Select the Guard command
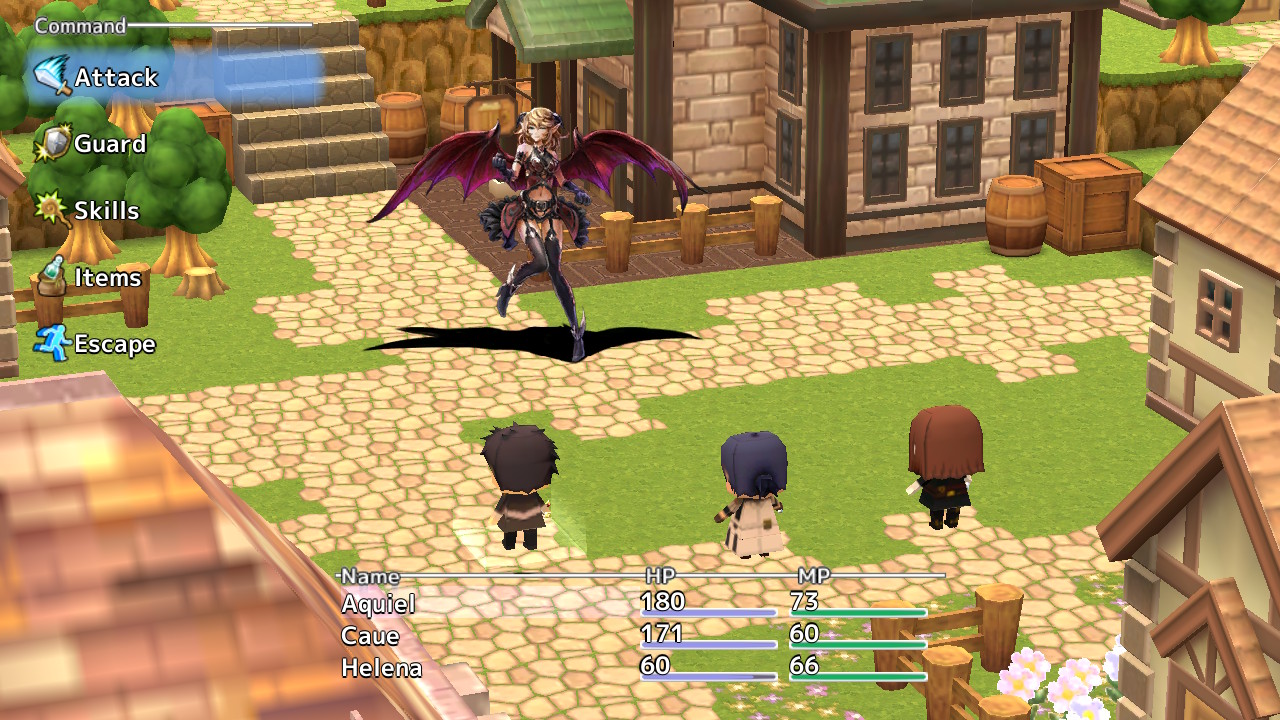This screenshot has height=720, width=1280. pyautogui.click(x=110, y=143)
